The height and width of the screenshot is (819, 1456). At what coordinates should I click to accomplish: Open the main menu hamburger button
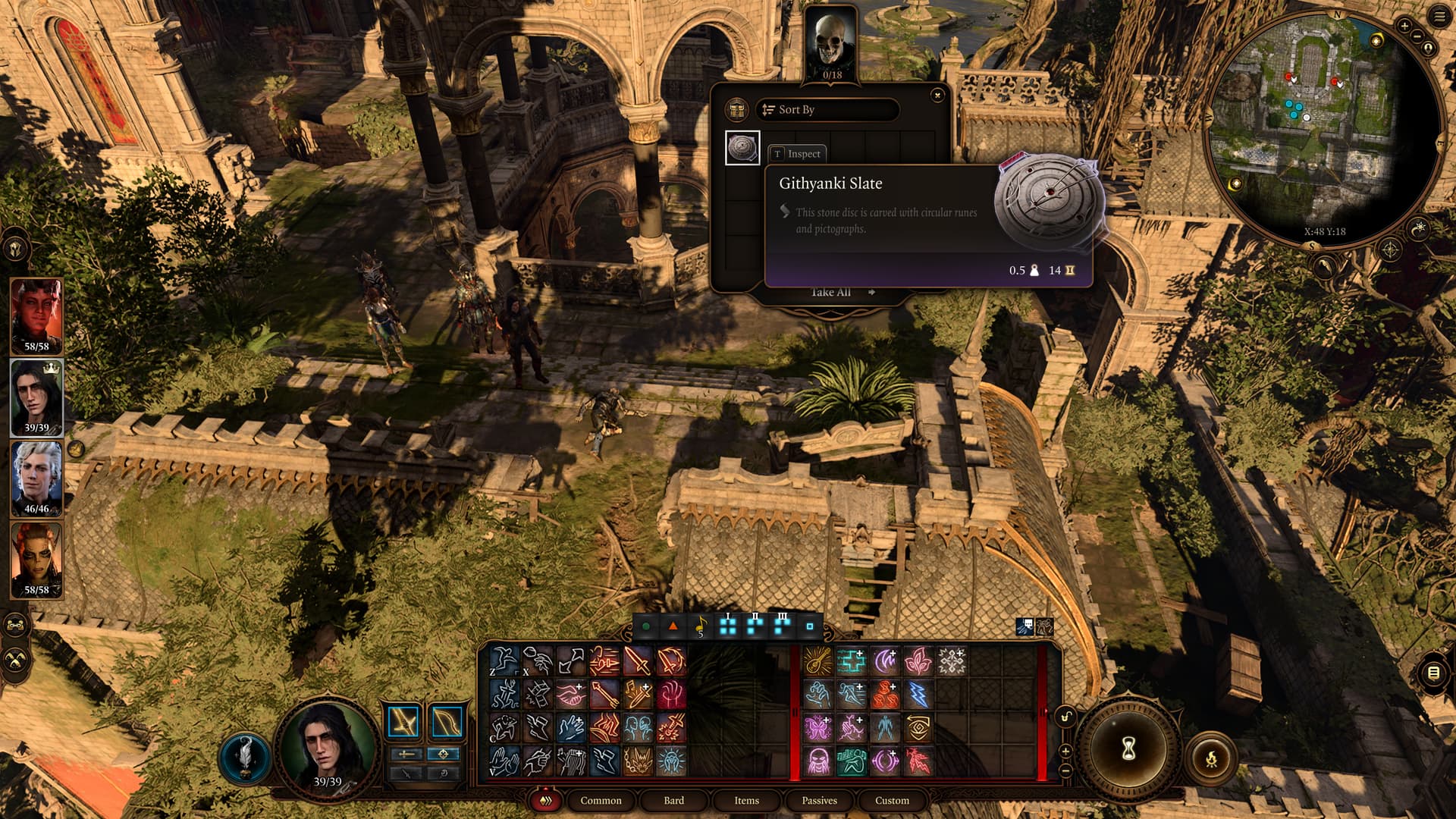click(1439, 17)
